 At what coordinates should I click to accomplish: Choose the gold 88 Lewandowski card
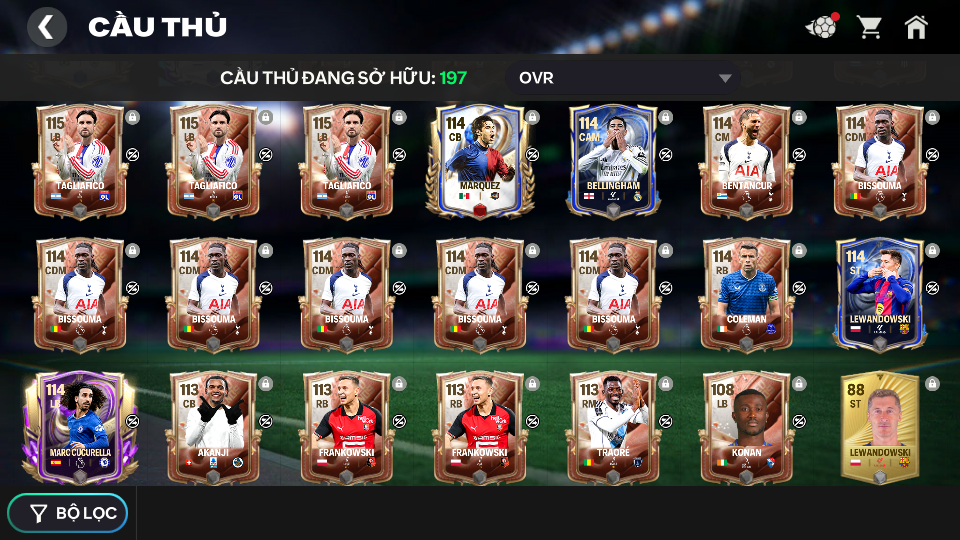coord(879,427)
